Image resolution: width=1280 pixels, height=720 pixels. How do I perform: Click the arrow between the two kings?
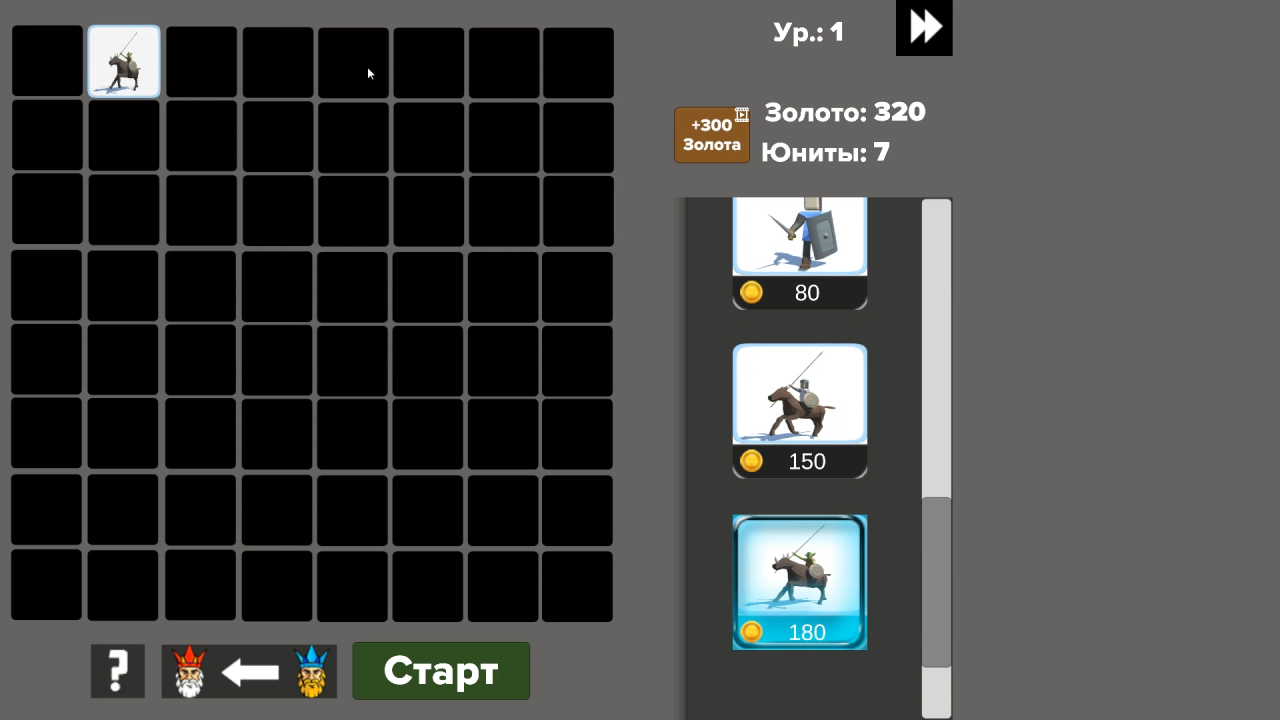coord(250,671)
